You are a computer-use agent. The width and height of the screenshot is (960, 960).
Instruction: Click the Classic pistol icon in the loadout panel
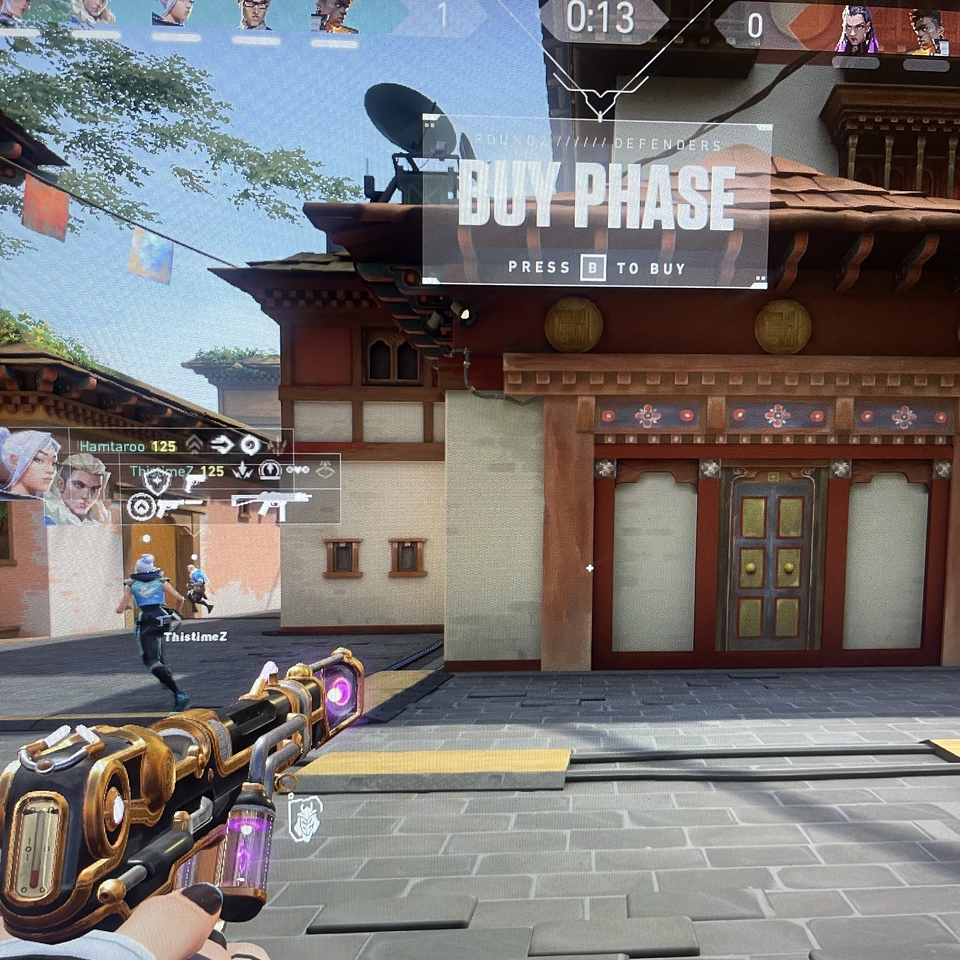(195, 481)
